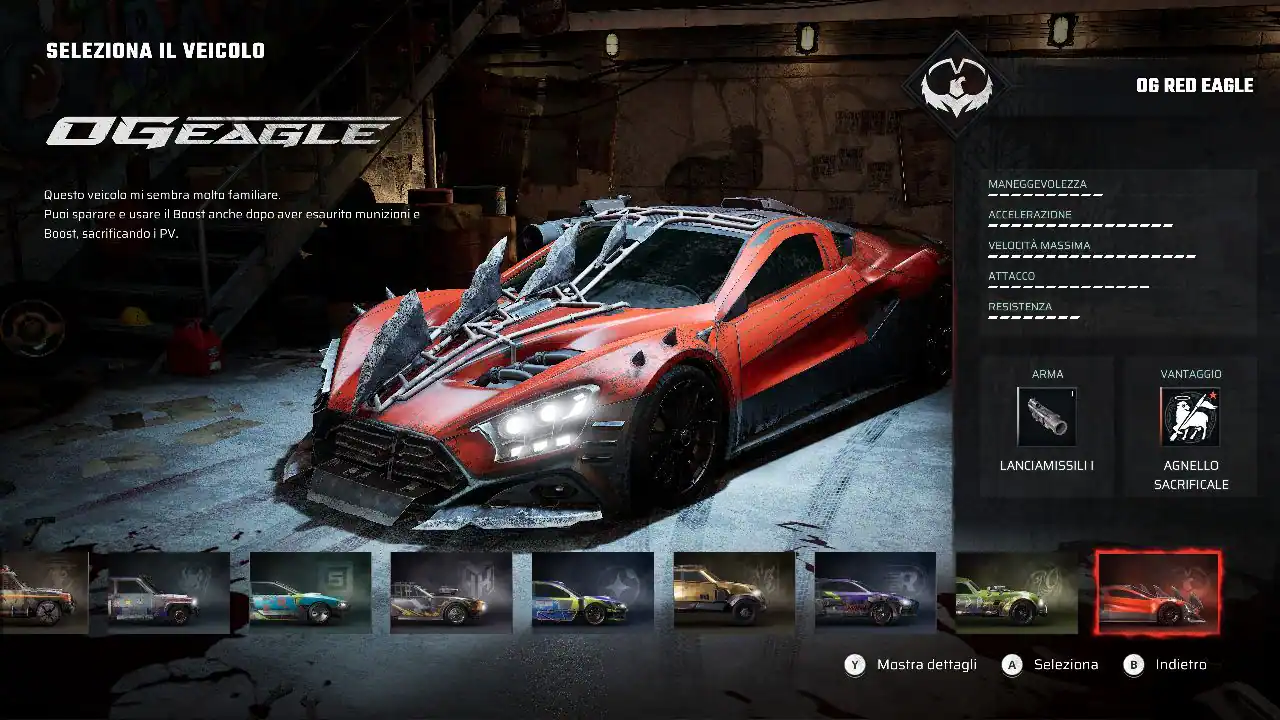The width and height of the screenshot is (1280, 720).
Task: Select the Lanciamissili I rocket launcher icon
Action: 1047,416
